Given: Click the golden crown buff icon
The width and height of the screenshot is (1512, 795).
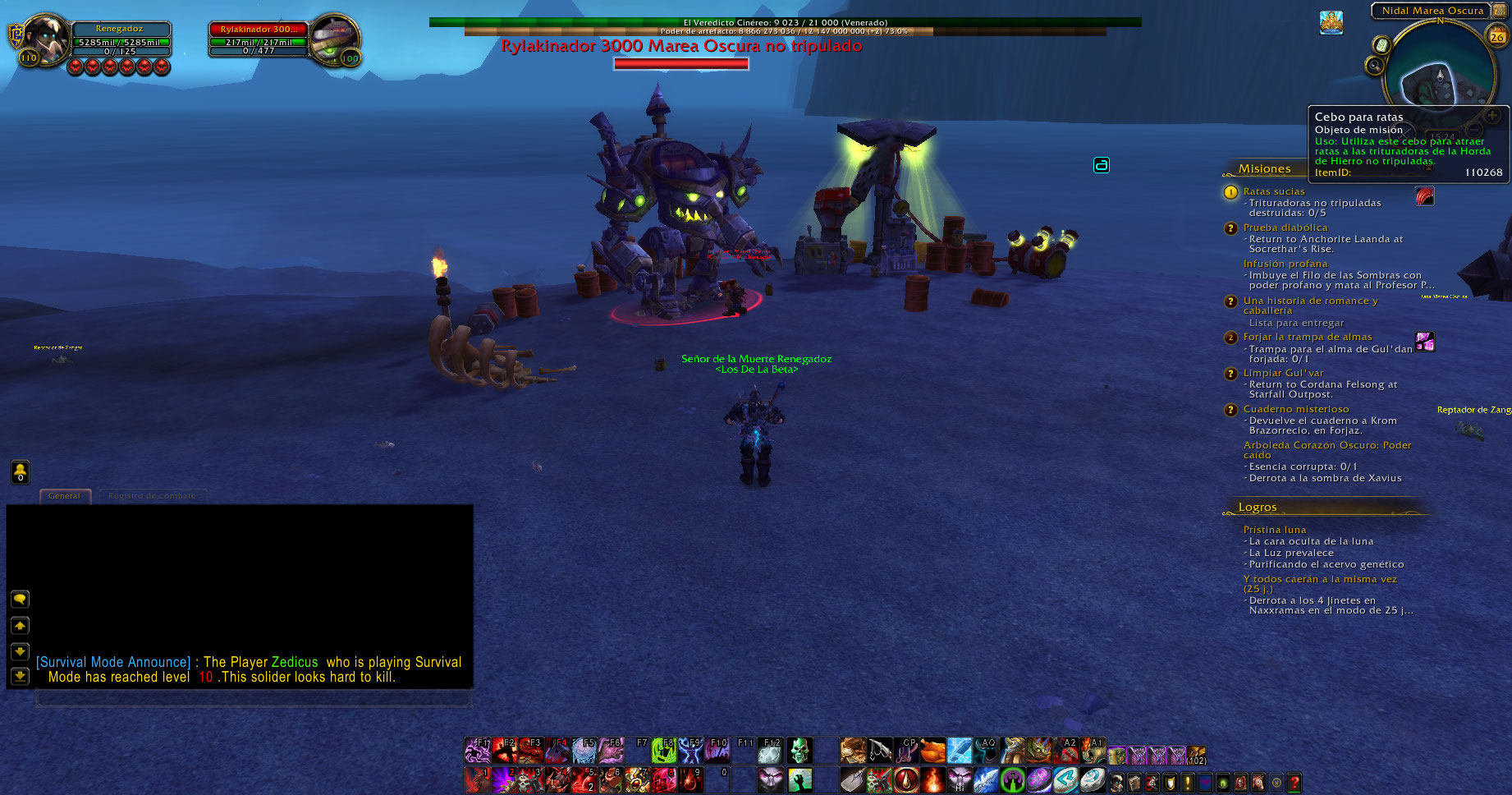Looking at the screenshot, I should coord(1331,22).
